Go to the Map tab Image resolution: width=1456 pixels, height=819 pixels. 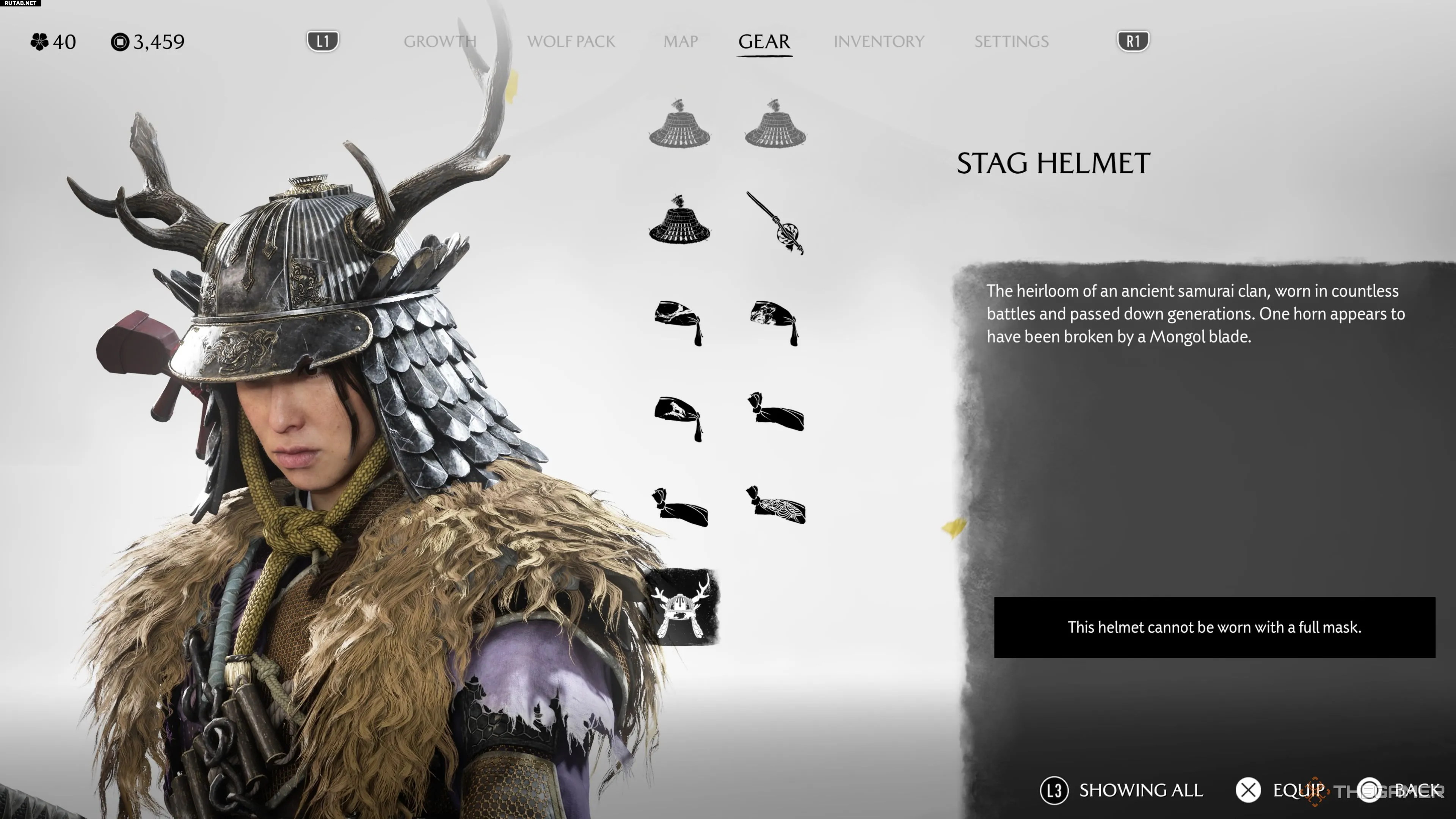click(x=681, y=41)
